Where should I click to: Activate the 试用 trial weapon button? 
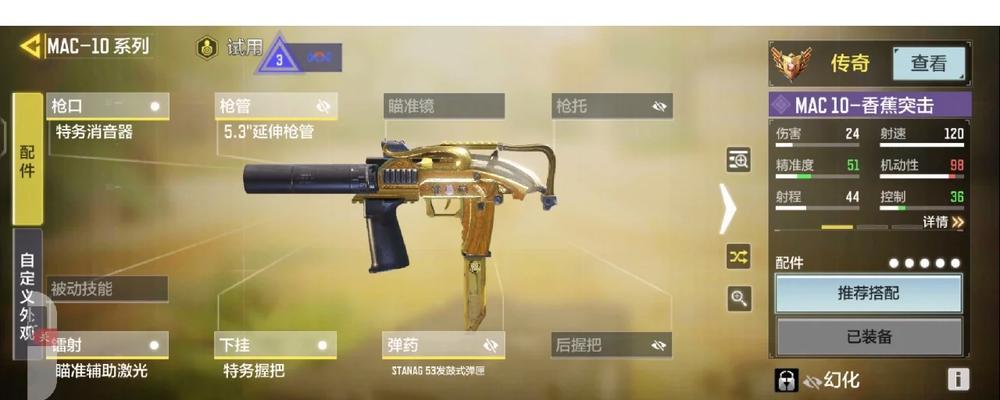(x=234, y=48)
